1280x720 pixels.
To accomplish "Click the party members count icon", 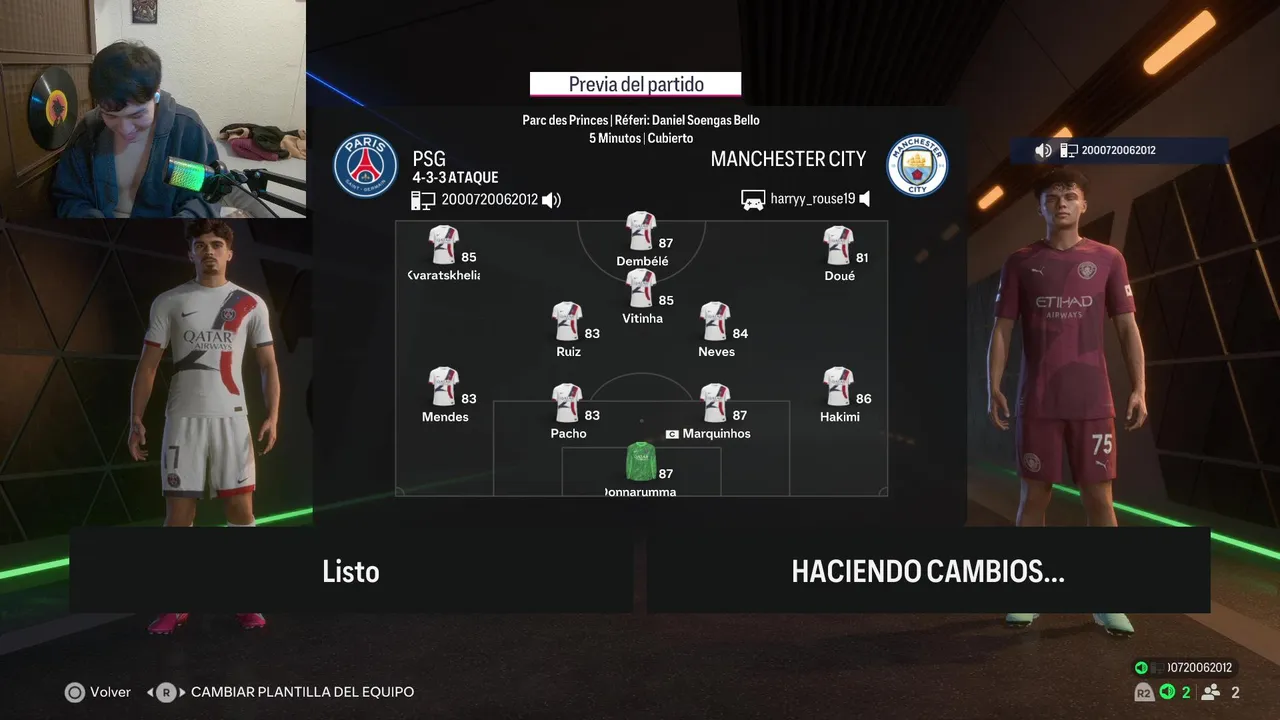I will [x=1211, y=692].
